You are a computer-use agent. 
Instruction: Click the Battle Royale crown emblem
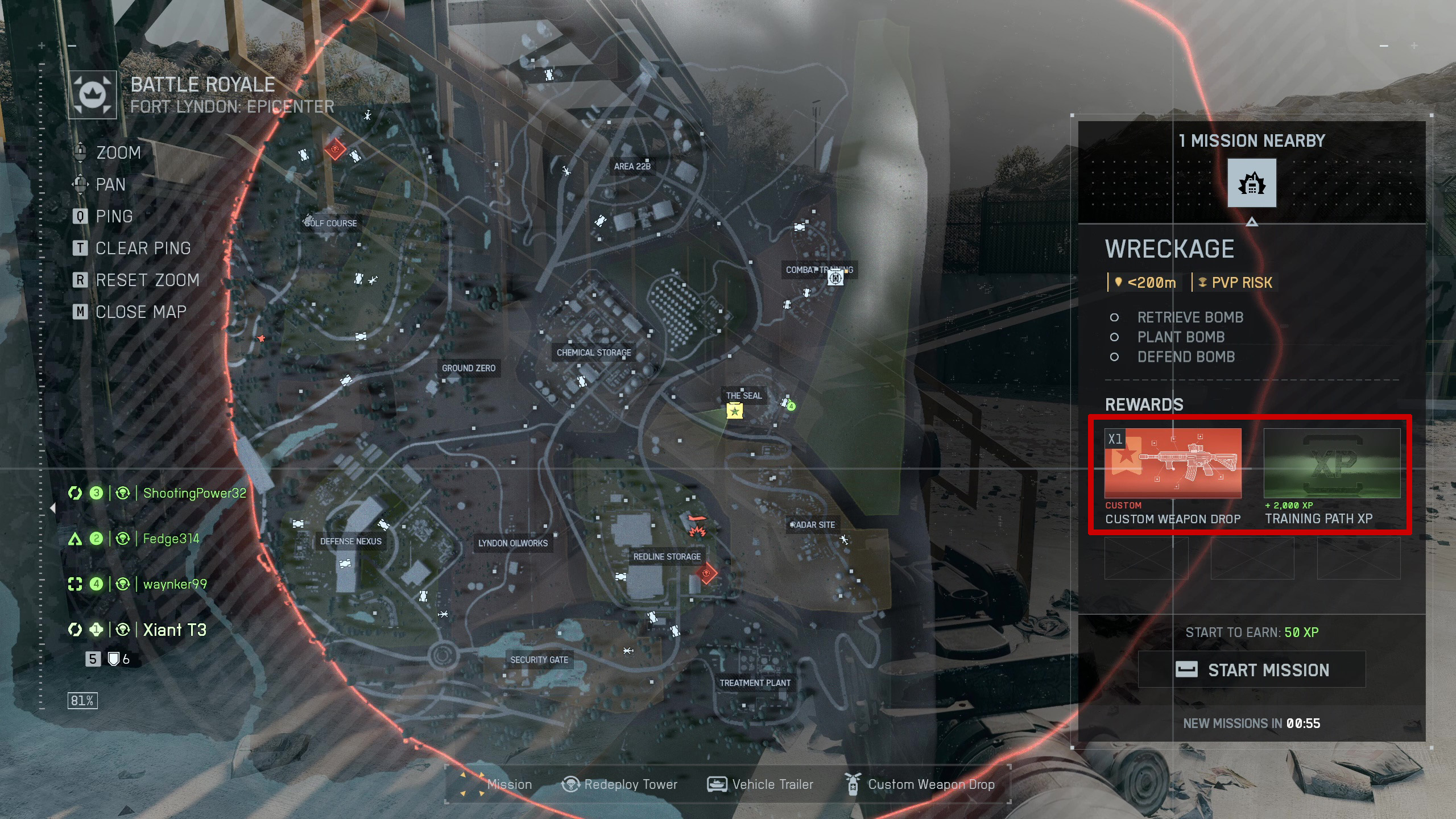[x=93, y=94]
